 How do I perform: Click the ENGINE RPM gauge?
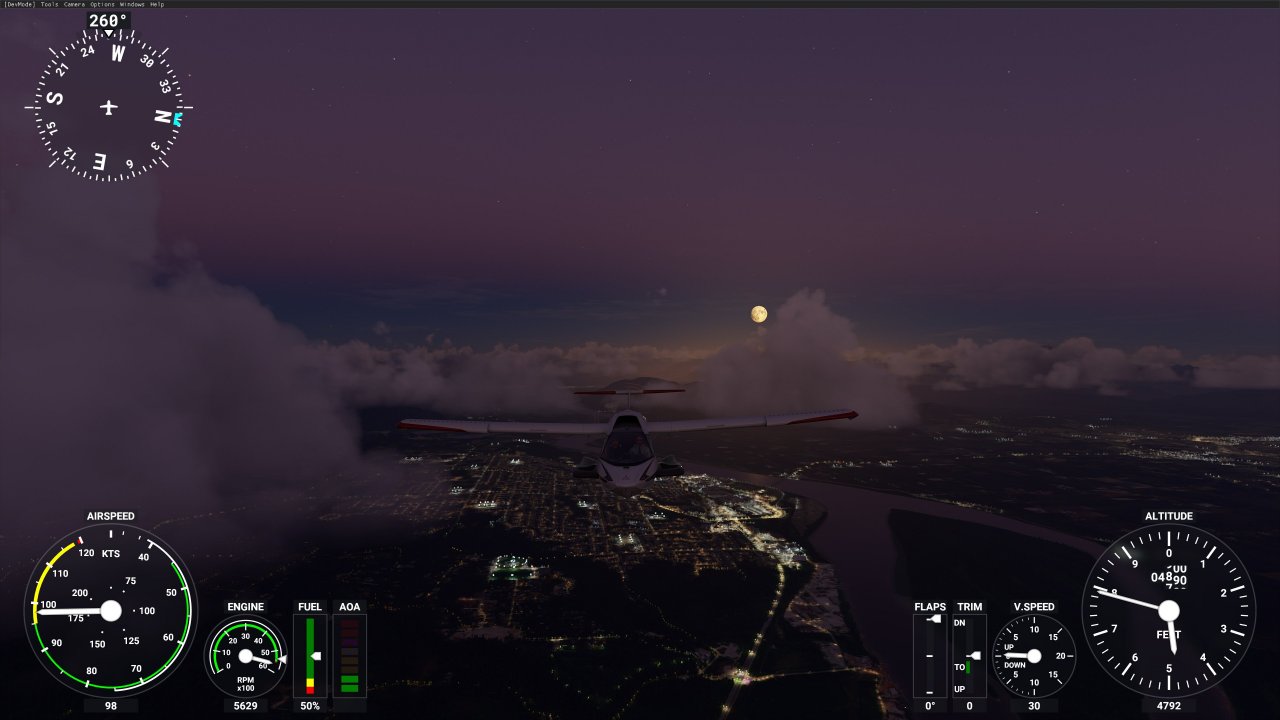click(246, 657)
